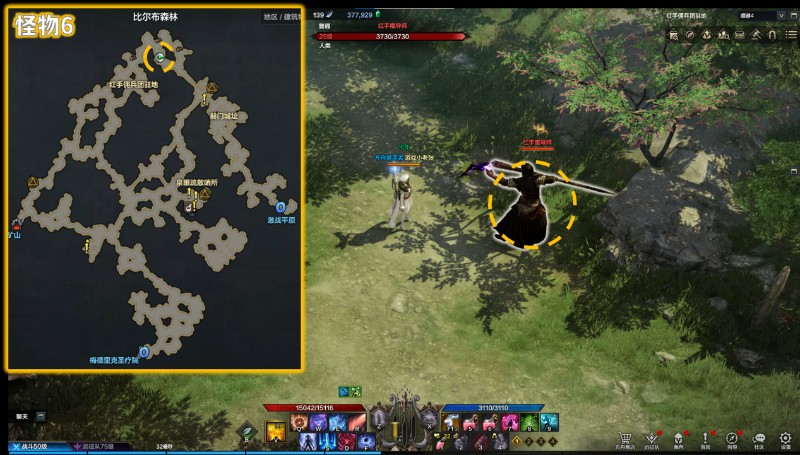Image resolution: width=800 pixels, height=455 pixels.
Task: Open the gate arch icon in top bar
Action: click(771, 34)
